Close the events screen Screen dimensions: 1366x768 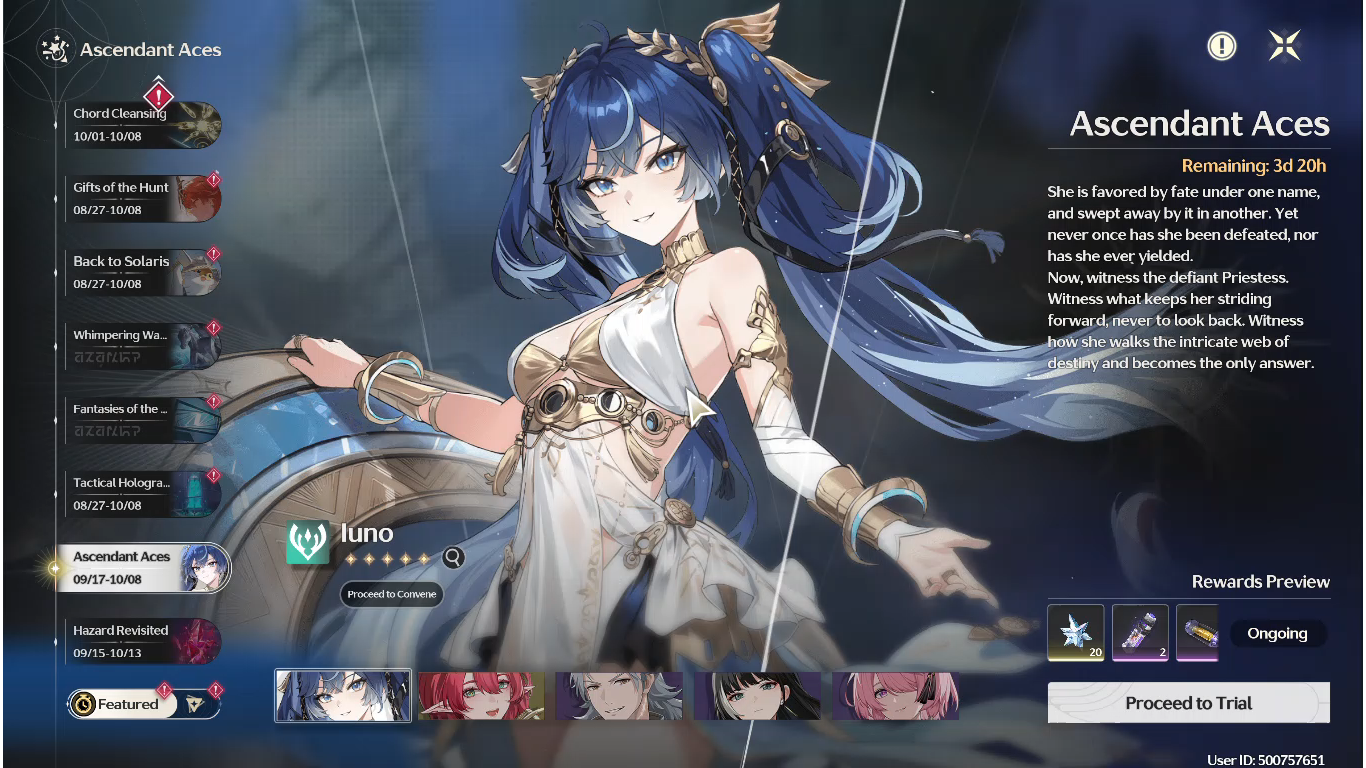click(1284, 45)
